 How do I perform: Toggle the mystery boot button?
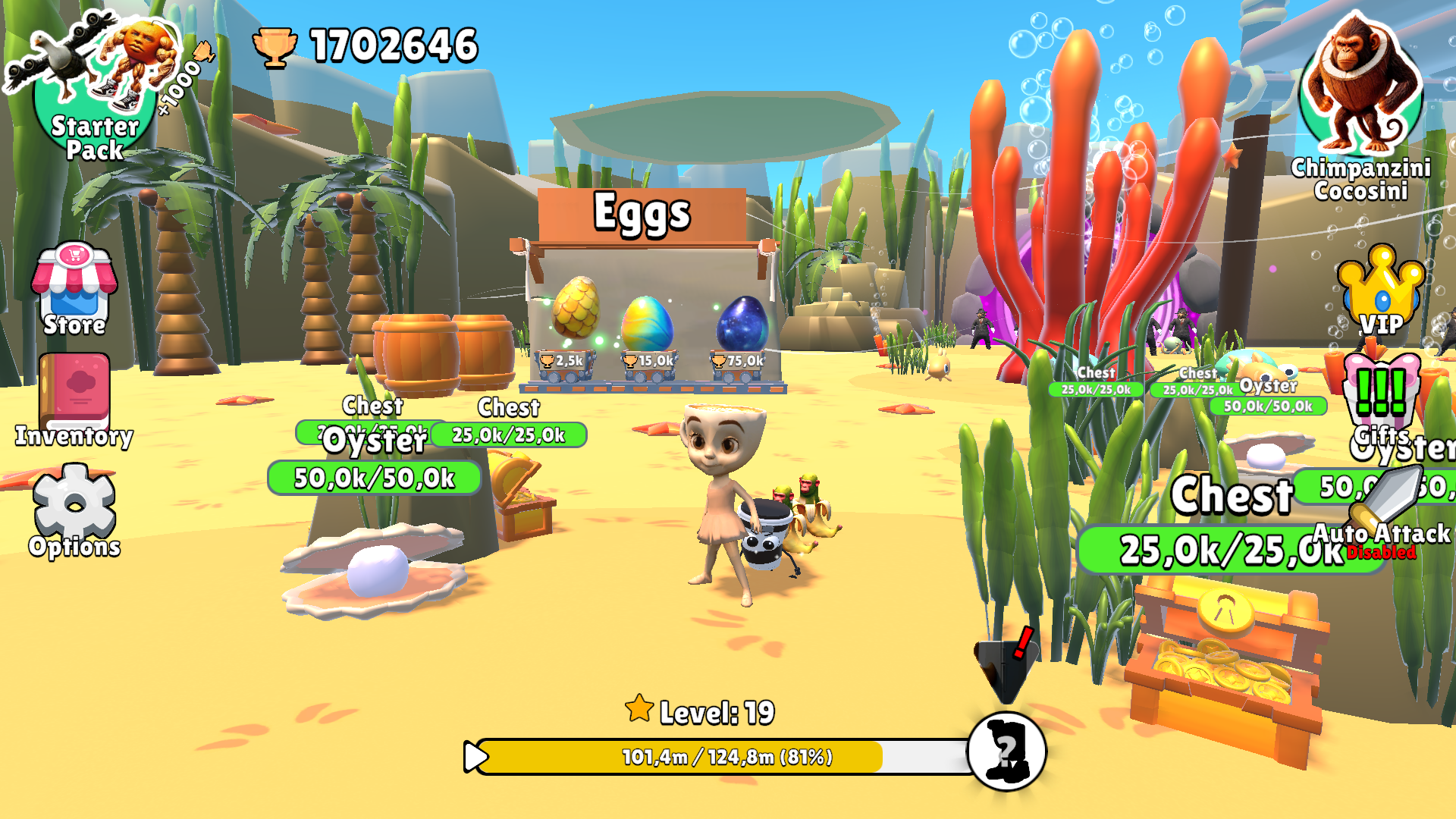(1007, 751)
